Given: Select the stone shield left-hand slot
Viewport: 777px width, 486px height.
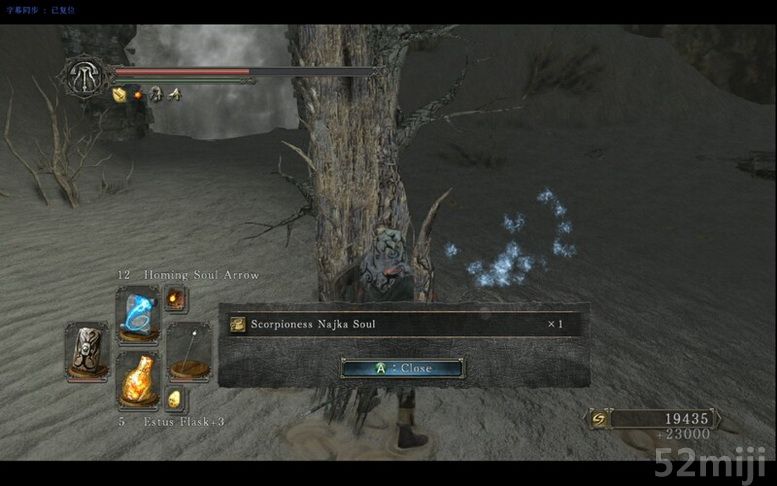Looking at the screenshot, I should 87,349.
